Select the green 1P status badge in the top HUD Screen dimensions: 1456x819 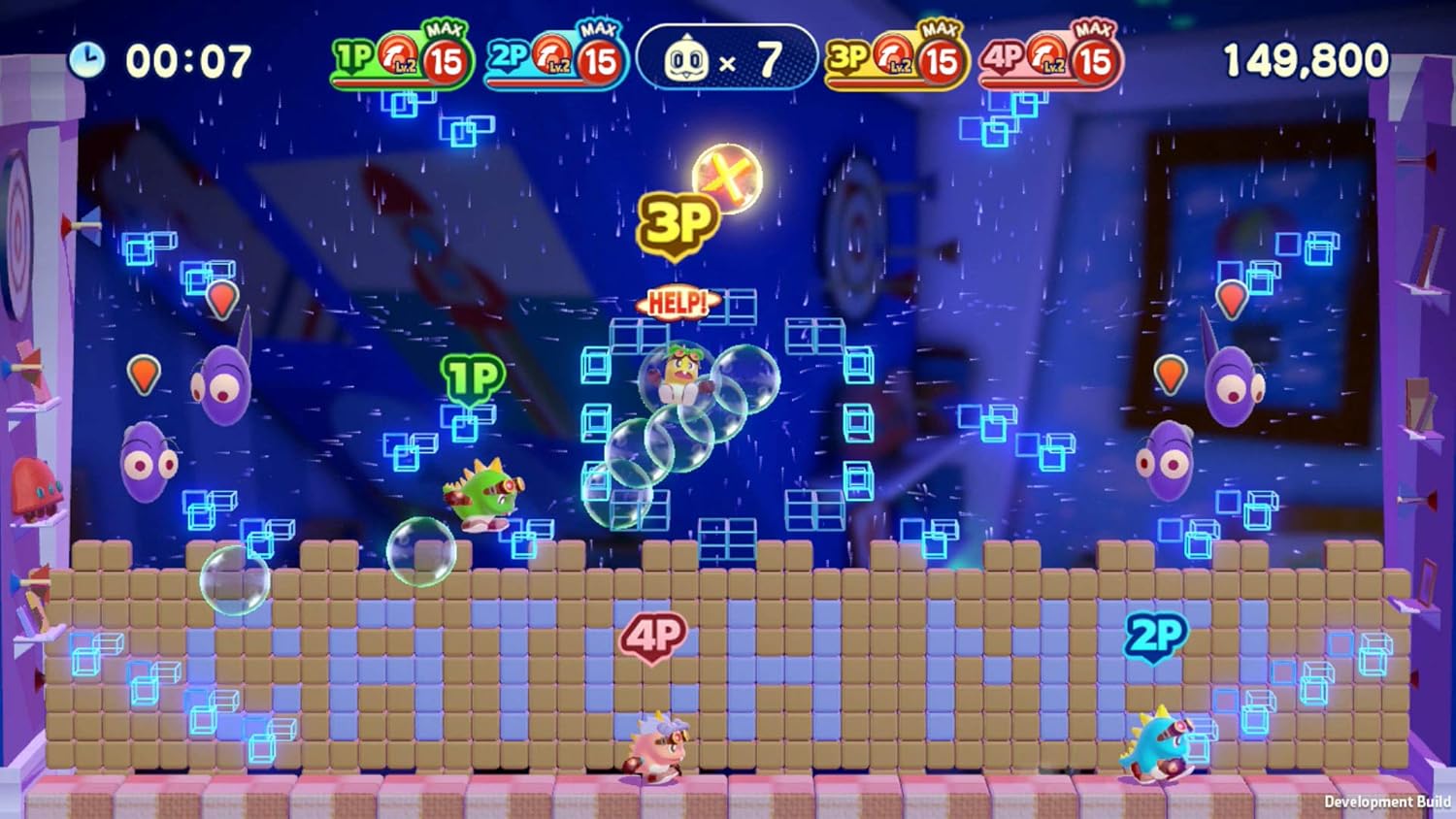pyautogui.click(x=400, y=60)
